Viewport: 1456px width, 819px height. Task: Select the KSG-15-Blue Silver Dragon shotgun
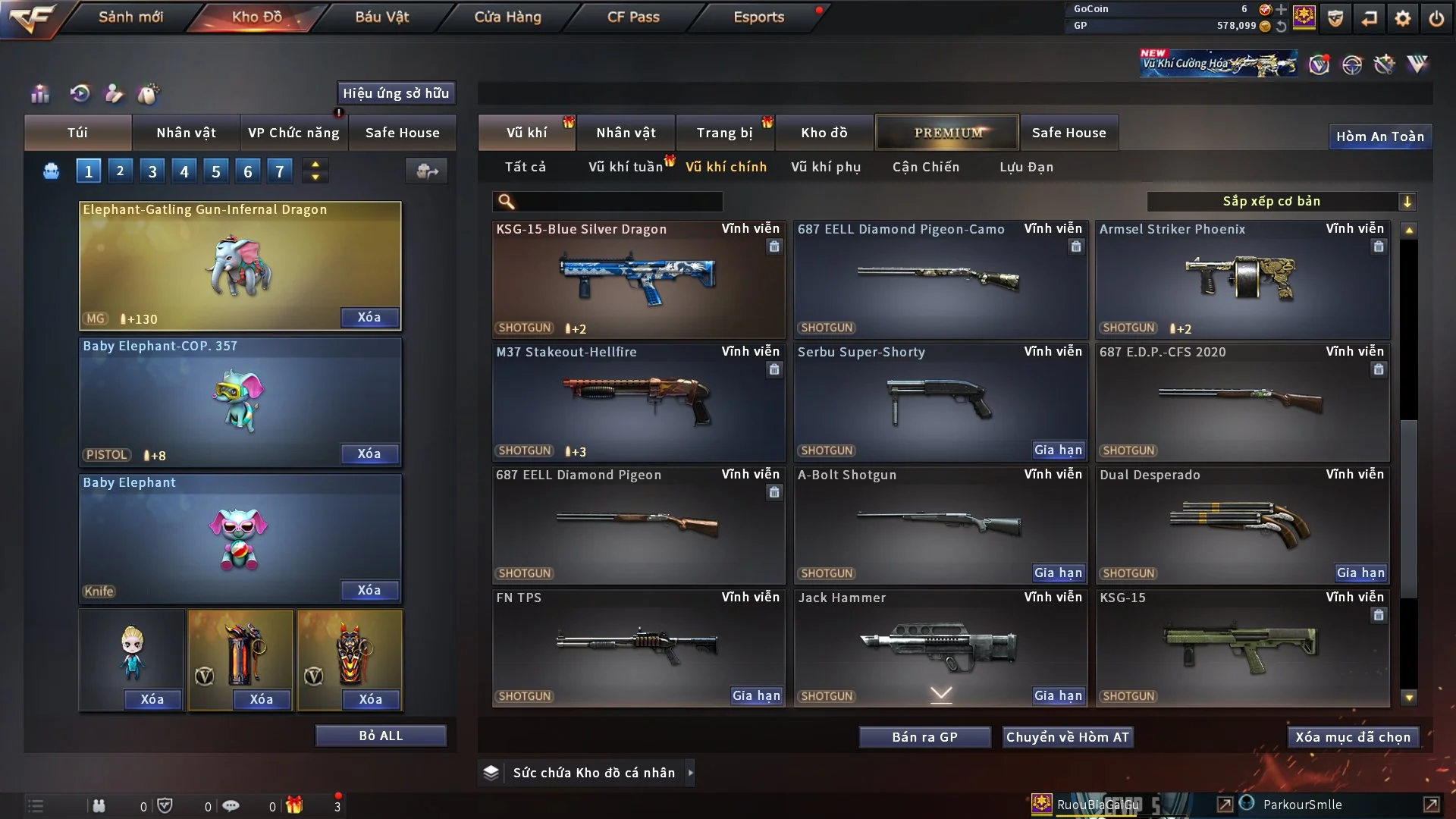[638, 281]
